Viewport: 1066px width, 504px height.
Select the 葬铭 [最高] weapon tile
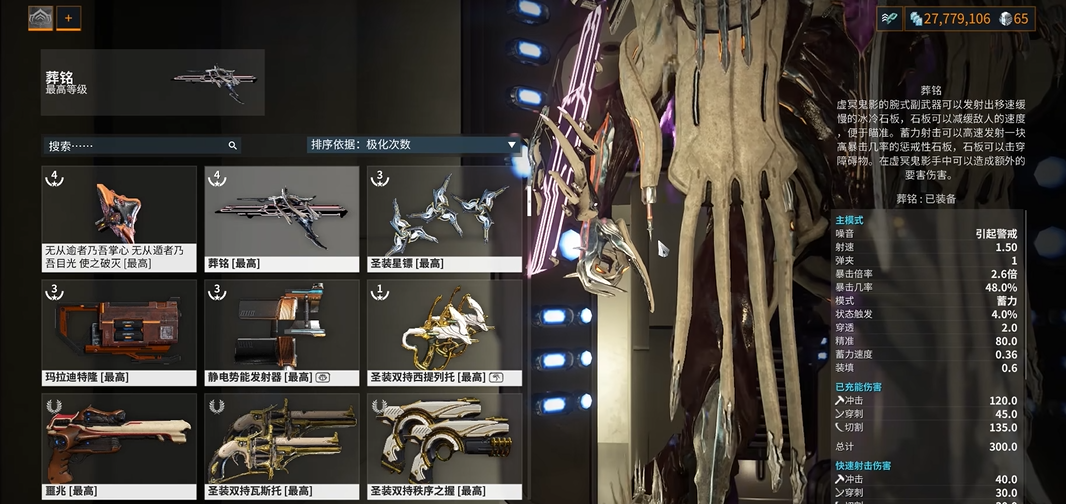point(281,218)
